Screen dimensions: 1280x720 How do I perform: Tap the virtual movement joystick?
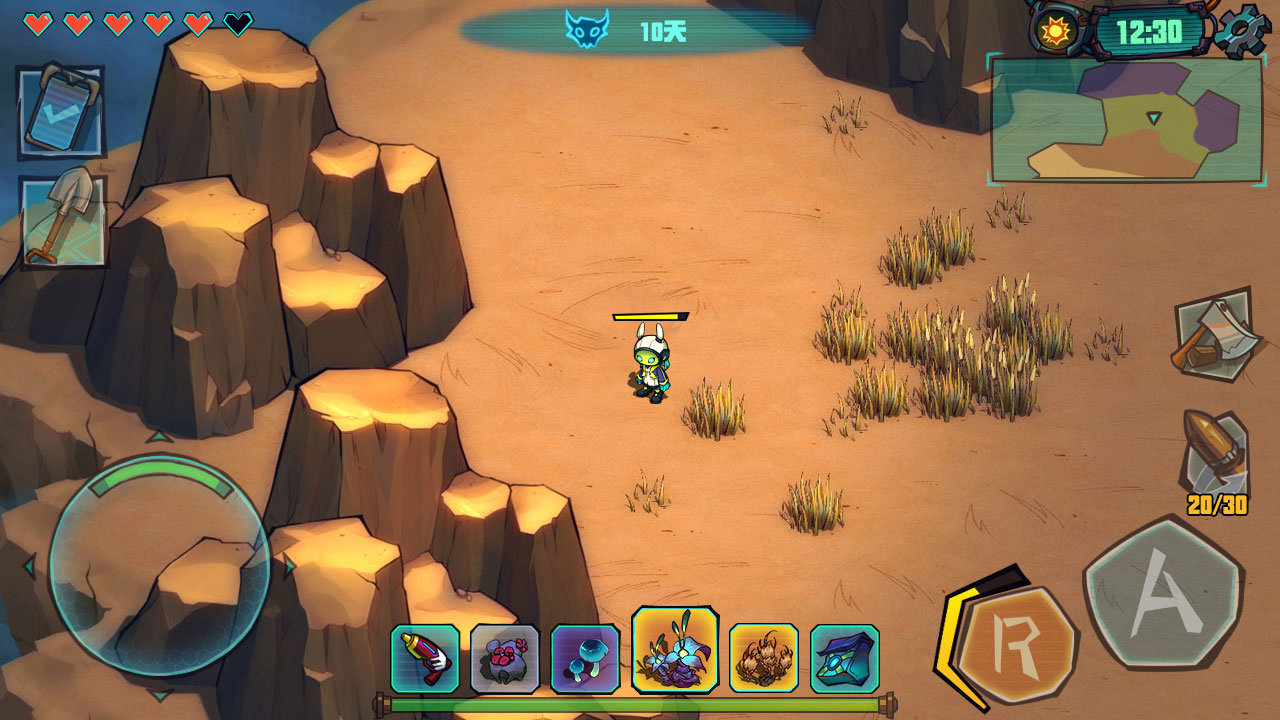pyautogui.click(x=159, y=565)
